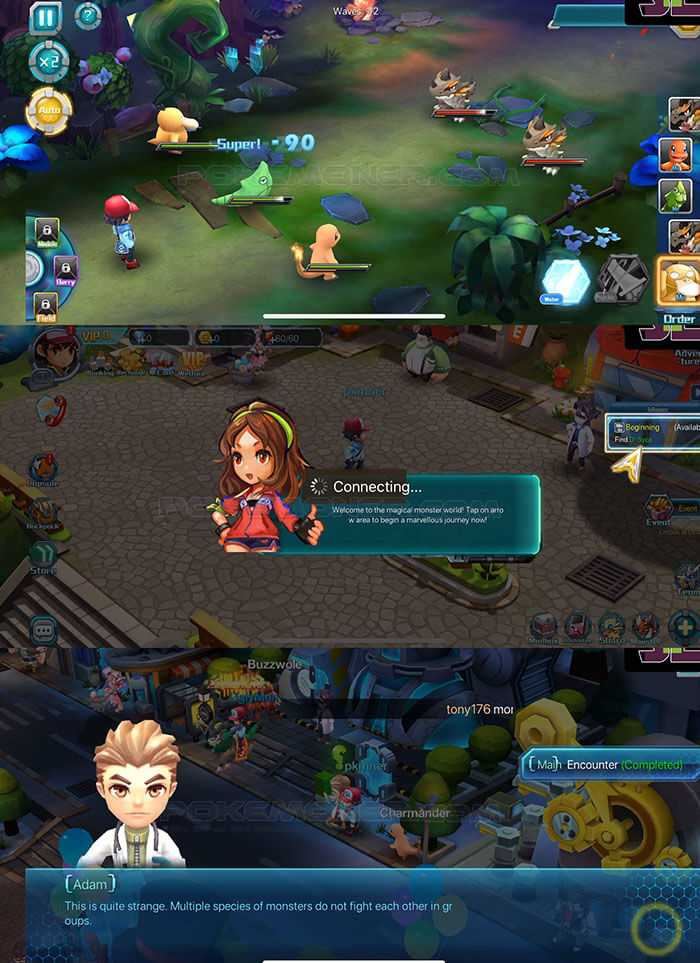Image resolution: width=700 pixels, height=963 pixels.
Task: Open the red telephone icon
Action: [x=51, y=409]
